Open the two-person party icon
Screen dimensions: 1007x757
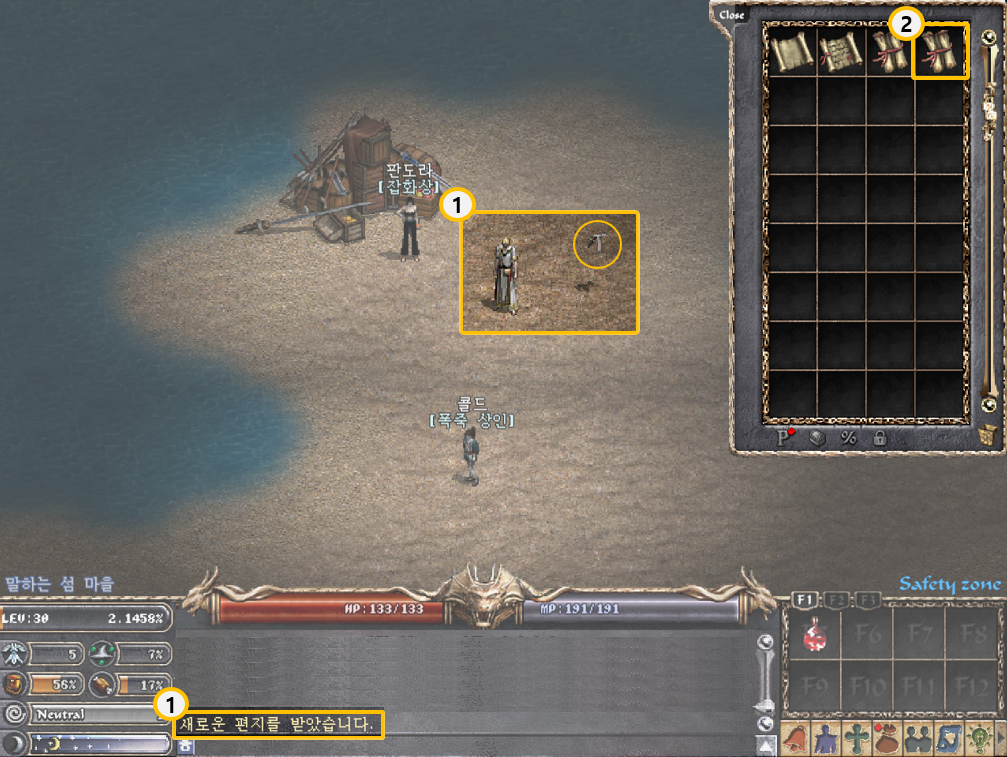point(918,738)
